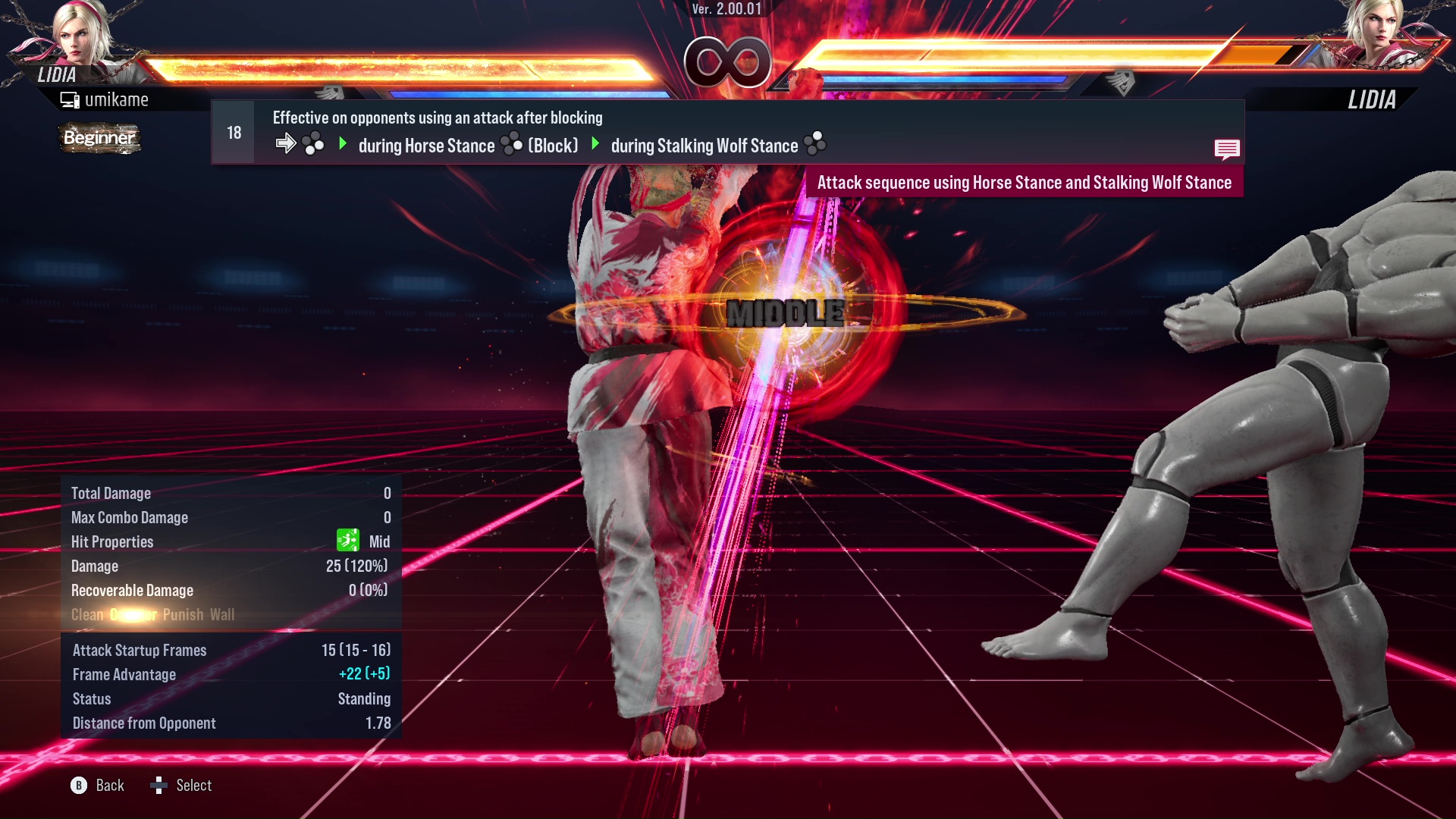Click the button icon following Horse Stance text

[511, 142]
